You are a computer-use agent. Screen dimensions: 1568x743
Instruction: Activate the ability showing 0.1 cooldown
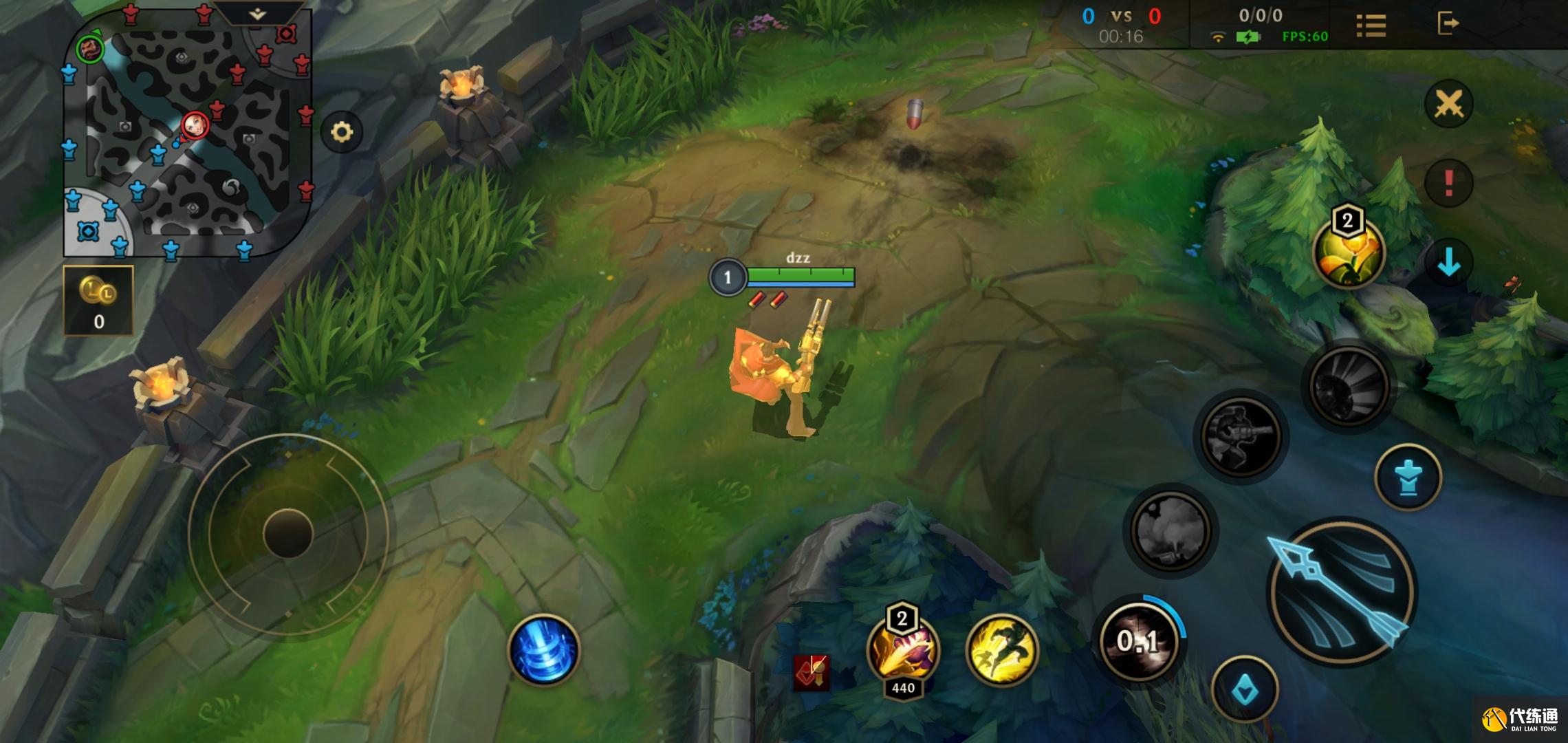(x=1140, y=640)
